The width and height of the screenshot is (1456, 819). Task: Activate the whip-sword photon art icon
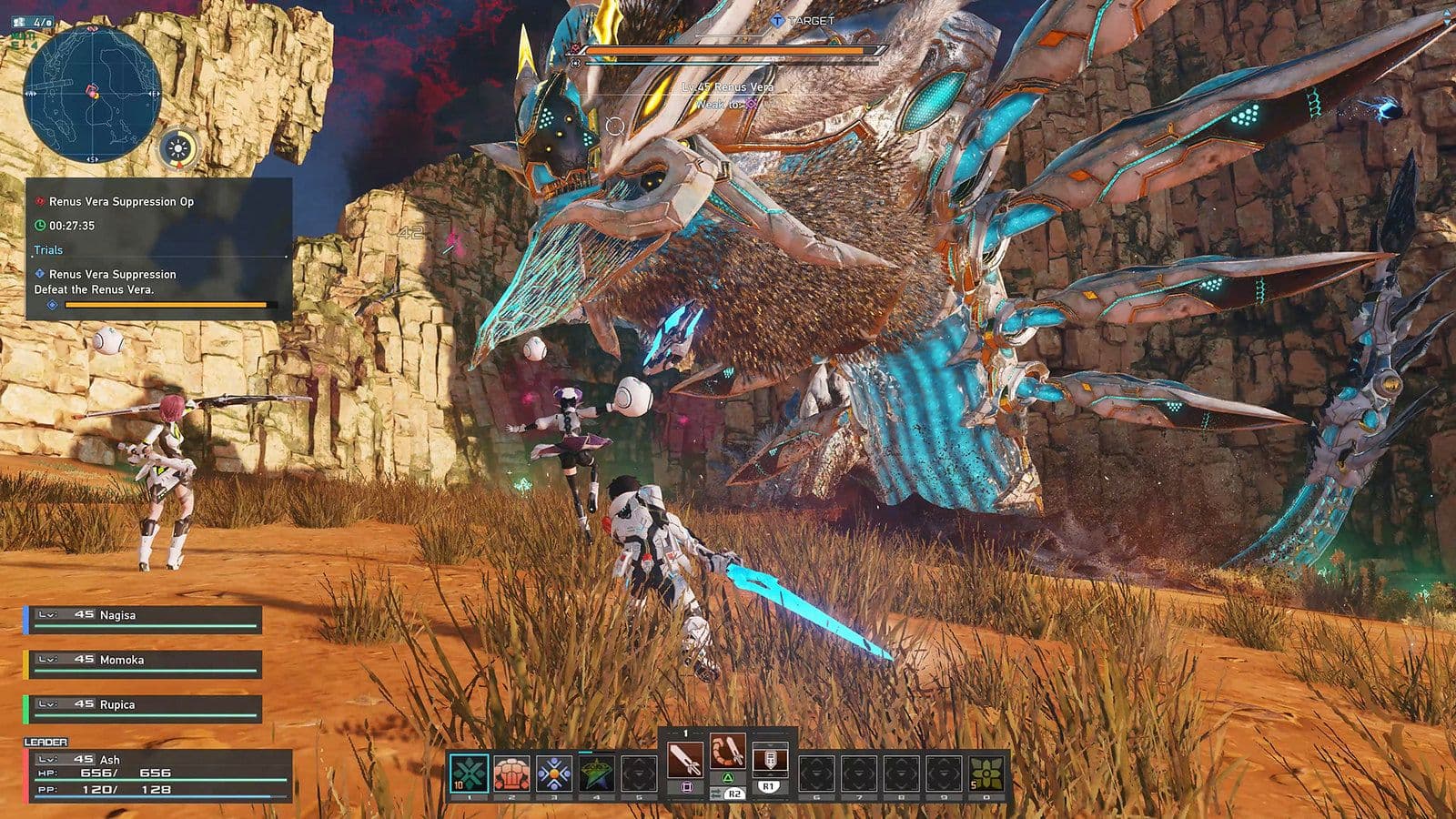[727, 752]
